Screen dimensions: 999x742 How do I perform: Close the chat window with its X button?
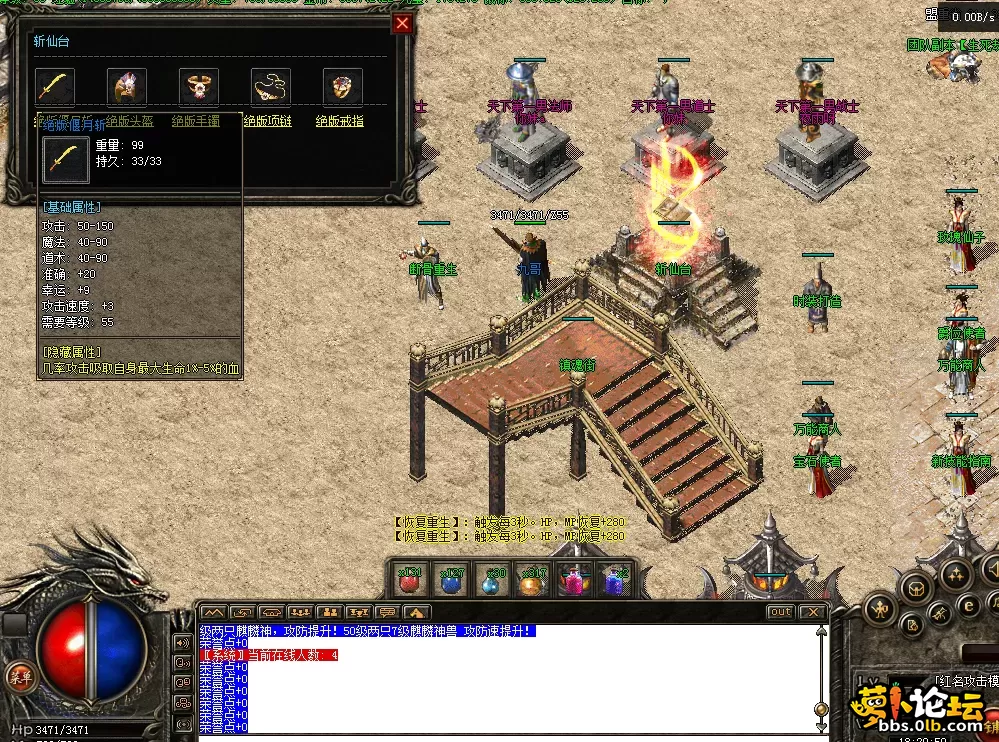[x=812, y=612]
